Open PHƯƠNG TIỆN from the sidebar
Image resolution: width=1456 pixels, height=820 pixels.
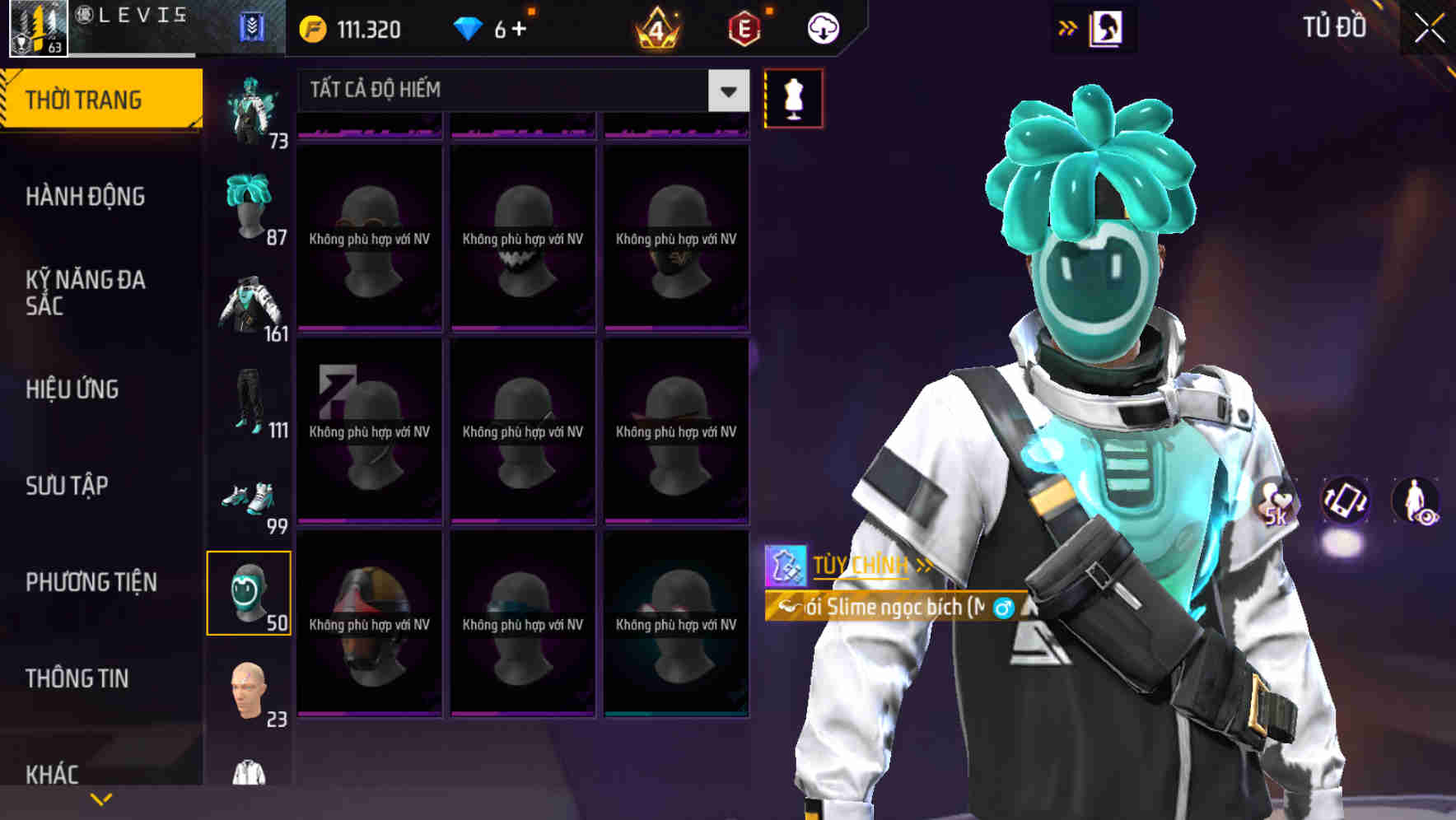pyautogui.click(x=91, y=581)
